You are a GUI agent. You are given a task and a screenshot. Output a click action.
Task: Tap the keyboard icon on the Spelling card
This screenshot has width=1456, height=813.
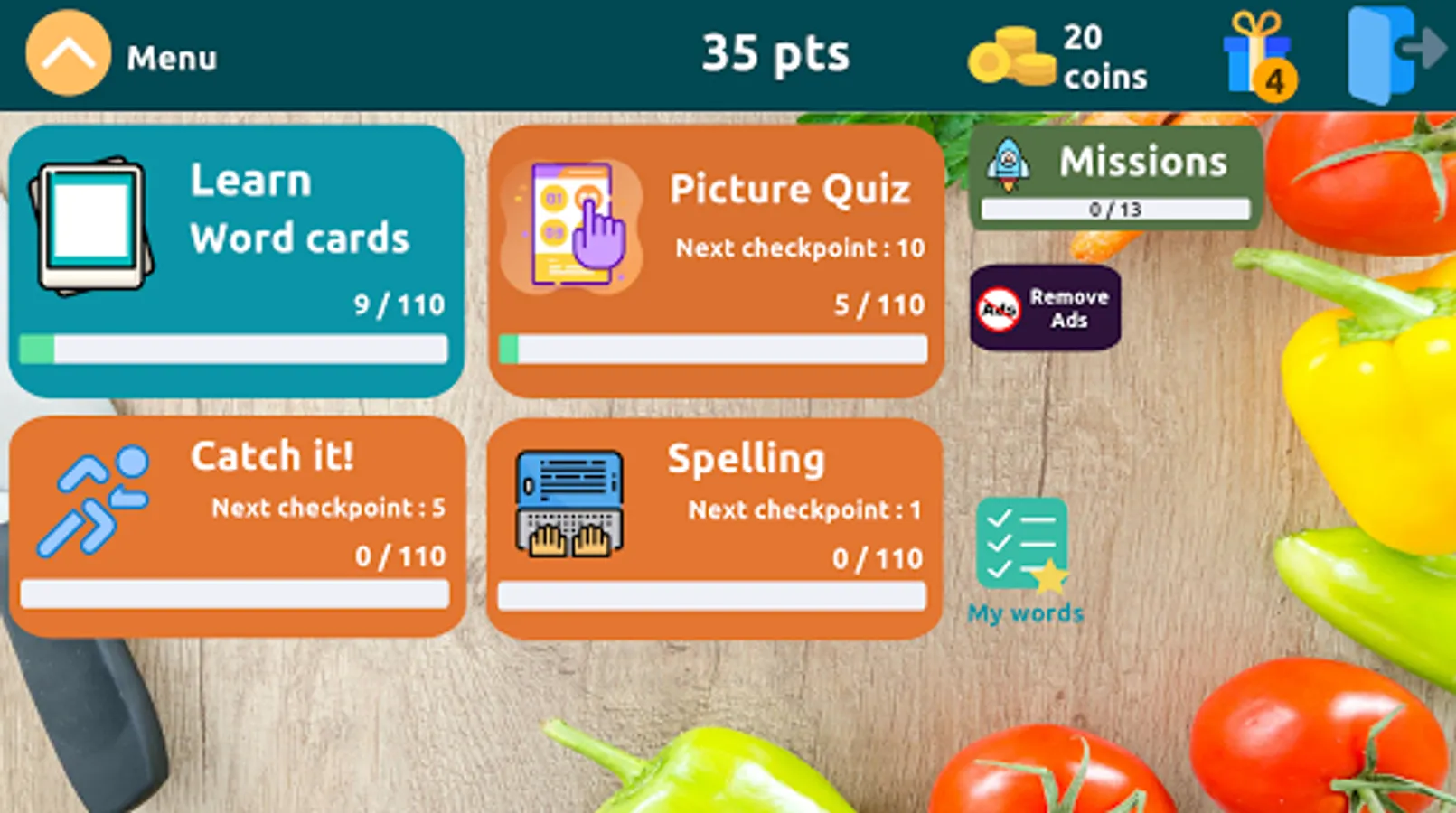tap(569, 502)
